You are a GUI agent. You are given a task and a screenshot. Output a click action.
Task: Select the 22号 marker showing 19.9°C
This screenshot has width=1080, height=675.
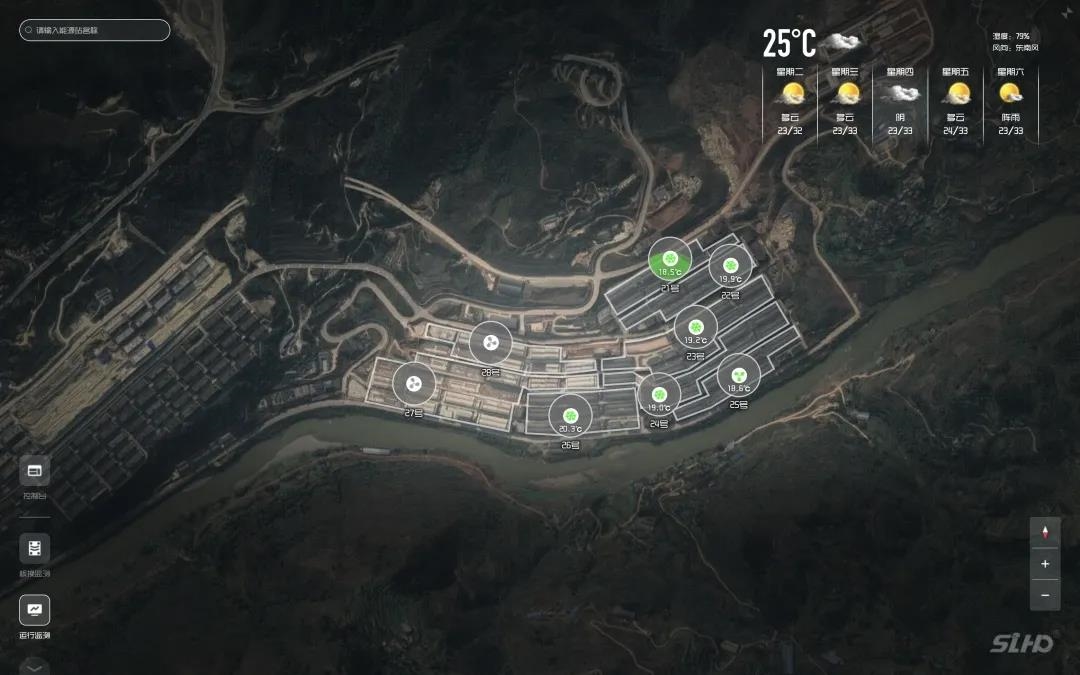pyautogui.click(x=731, y=267)
